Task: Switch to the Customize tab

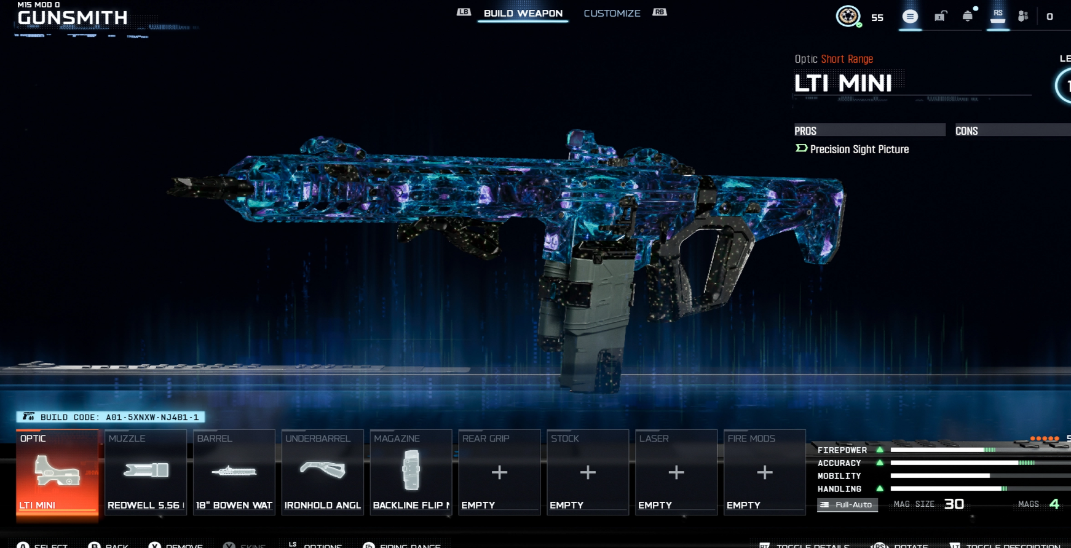Action: pyautogui.click(x=612, y=14)
